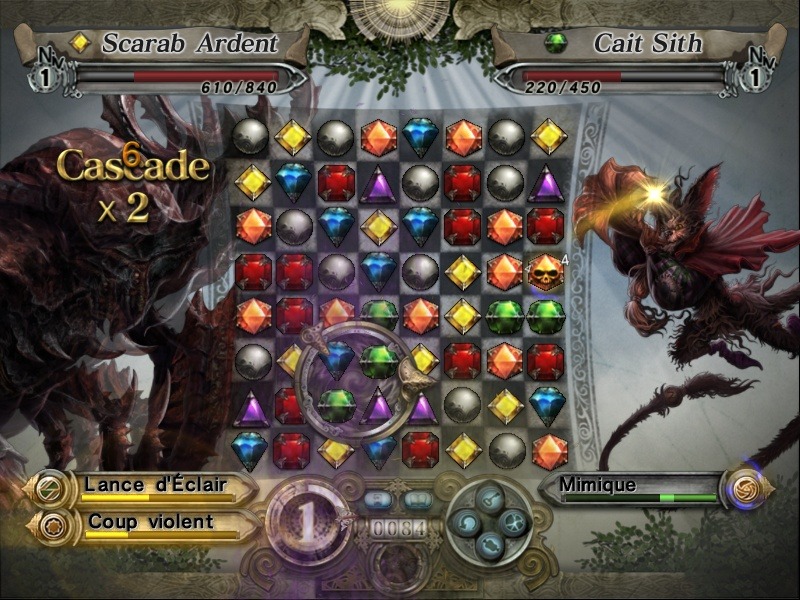Select the icon left of Lance d'Éclair
Image resolution: width=800 pixels, height=600 pixels.
click(48, 487)
